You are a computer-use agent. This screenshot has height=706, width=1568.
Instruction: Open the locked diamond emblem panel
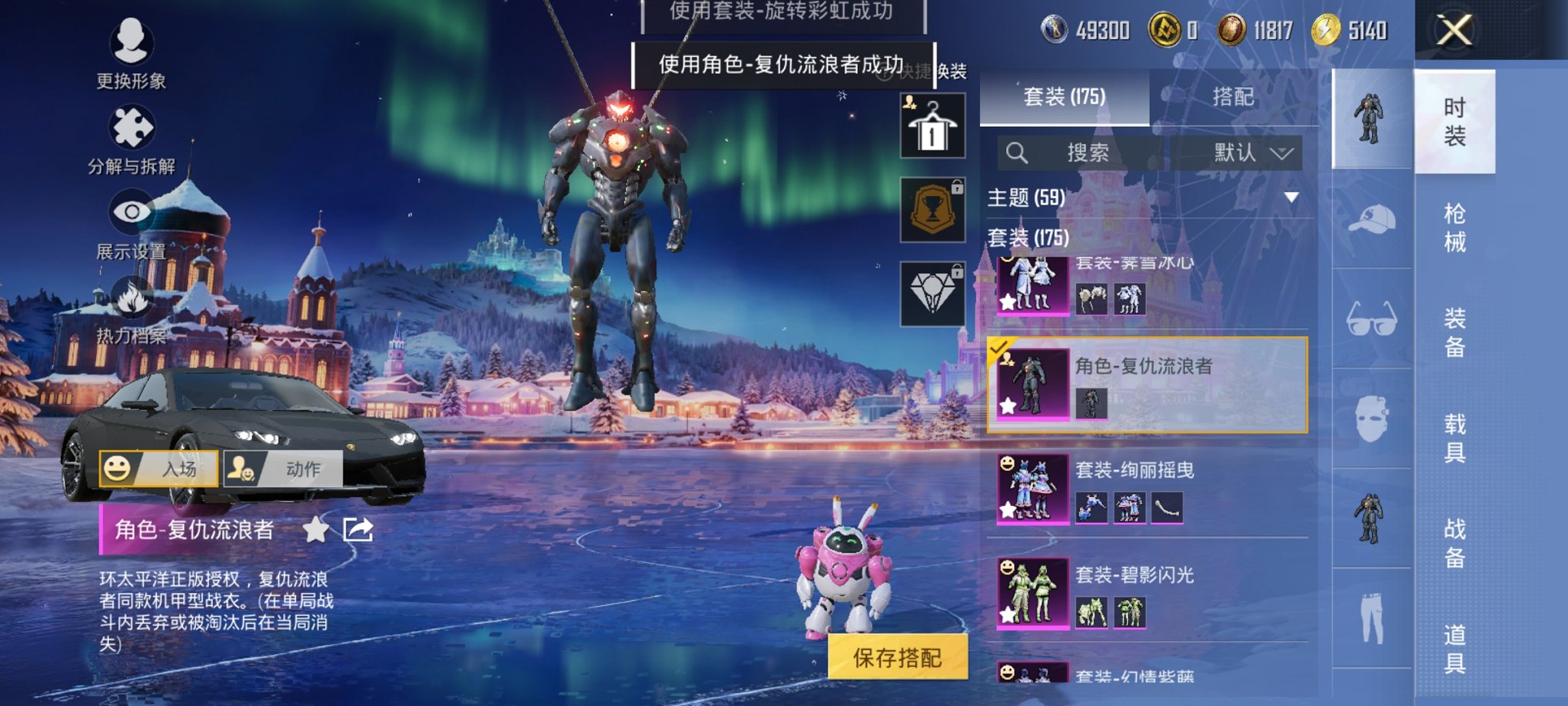932,285
